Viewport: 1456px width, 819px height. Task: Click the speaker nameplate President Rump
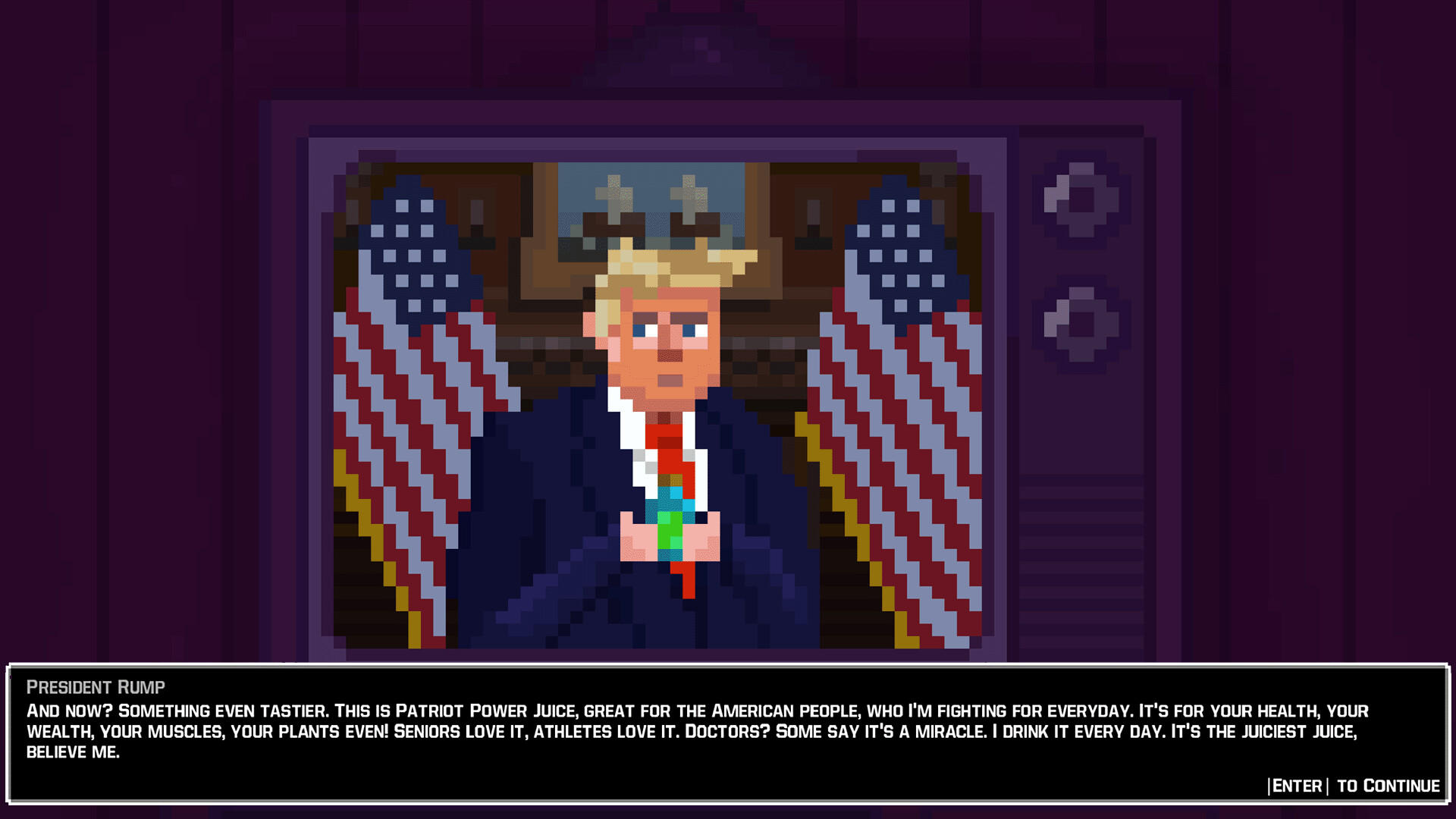click(x=95, y=687)
